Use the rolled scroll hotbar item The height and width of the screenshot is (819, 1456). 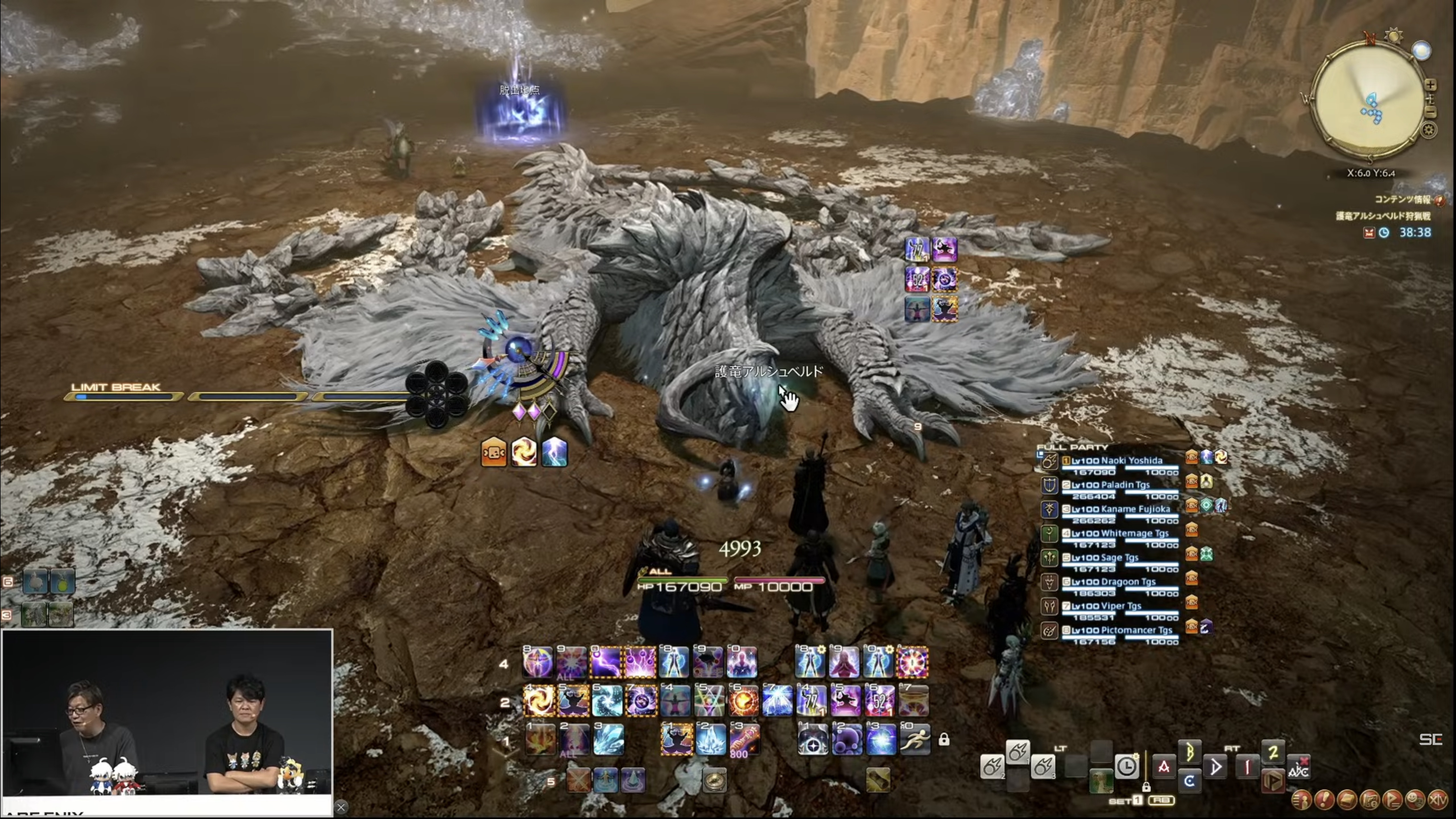tap(878, 781)
